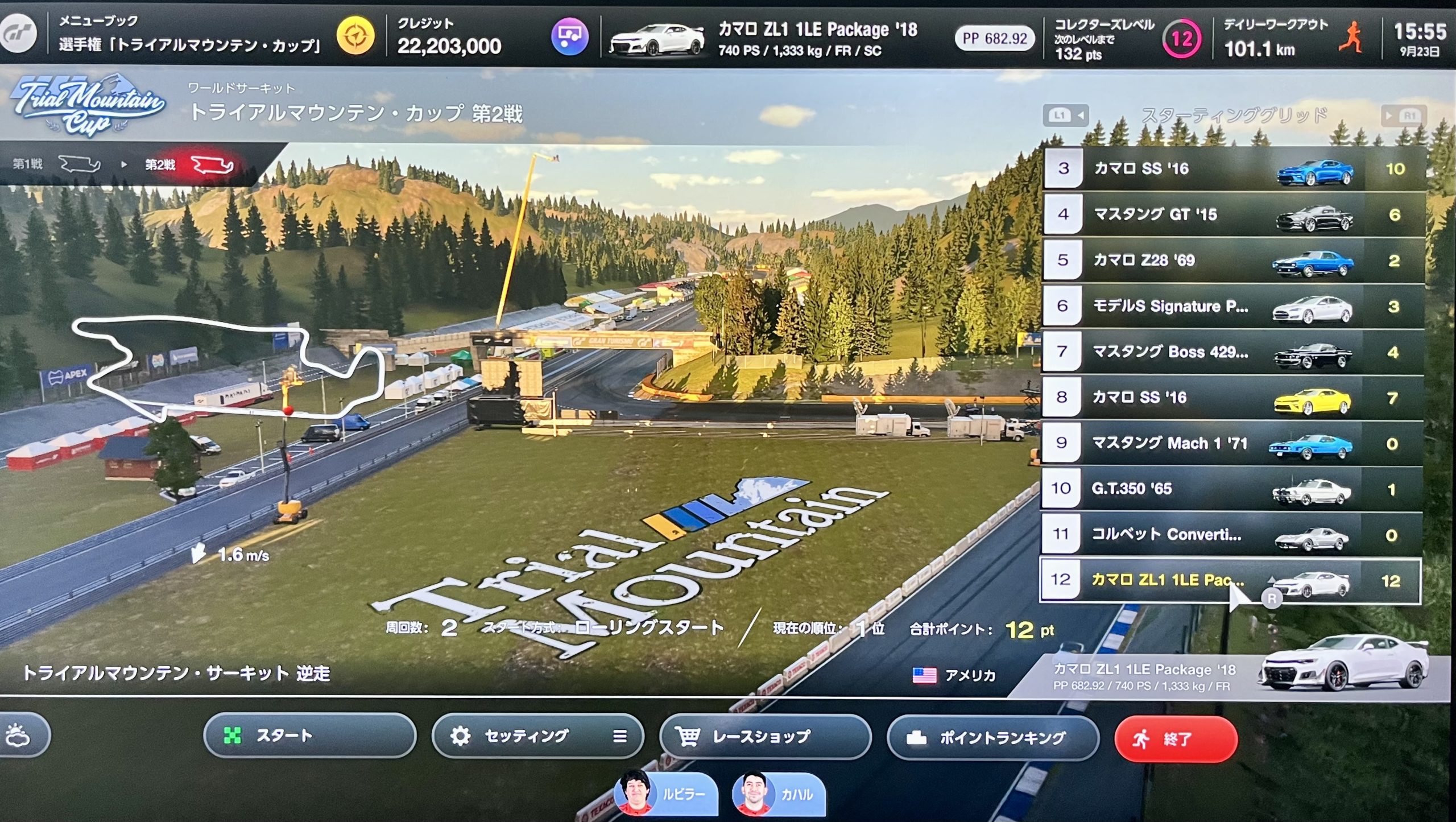Select the highlighted カマロ ZL1 1LE row
The height and width of the screenshot is (822, 1456).
(x=1228, y=580)
